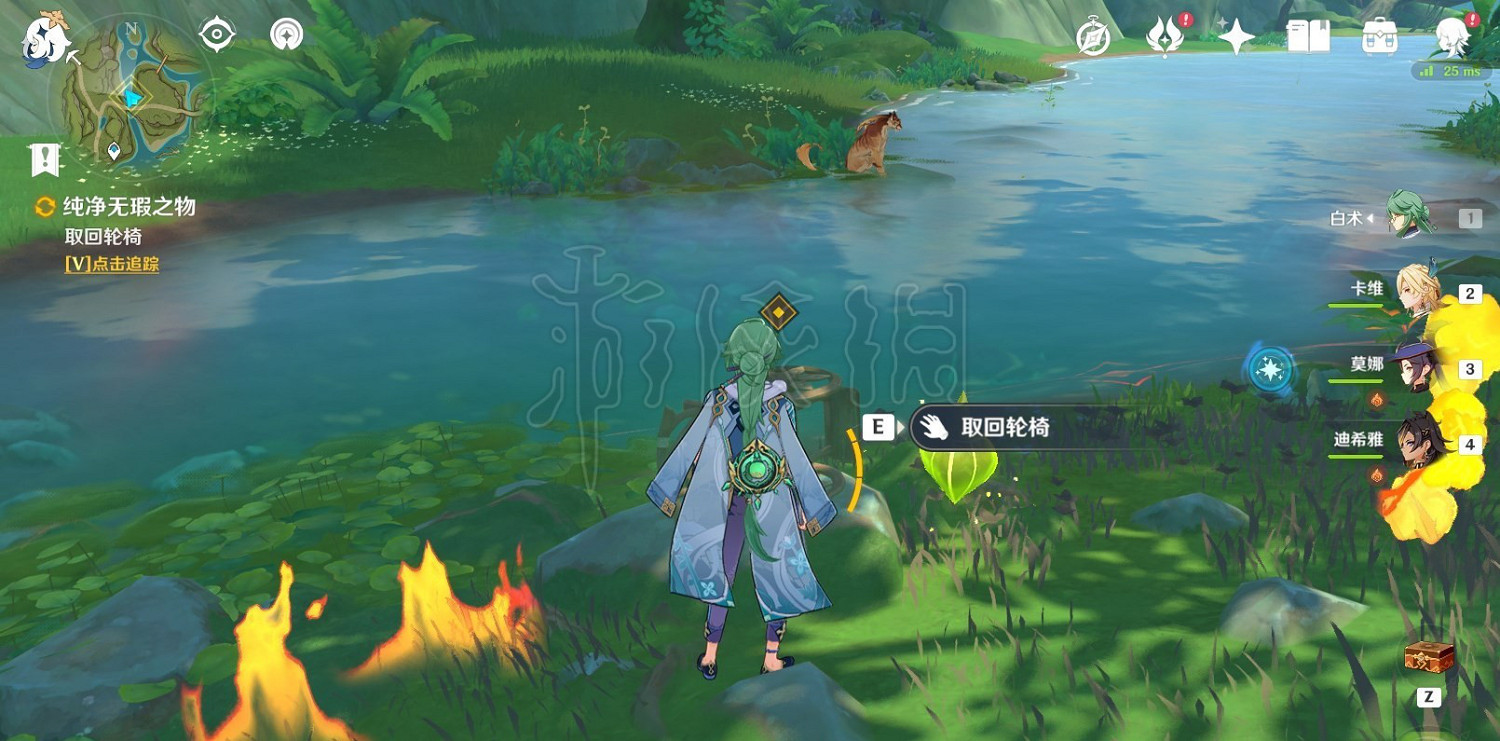Click the eye-shaped icon beside the minimap
Image resolution: width=1500 pixels, height=741 pixels.
(215, 33)
